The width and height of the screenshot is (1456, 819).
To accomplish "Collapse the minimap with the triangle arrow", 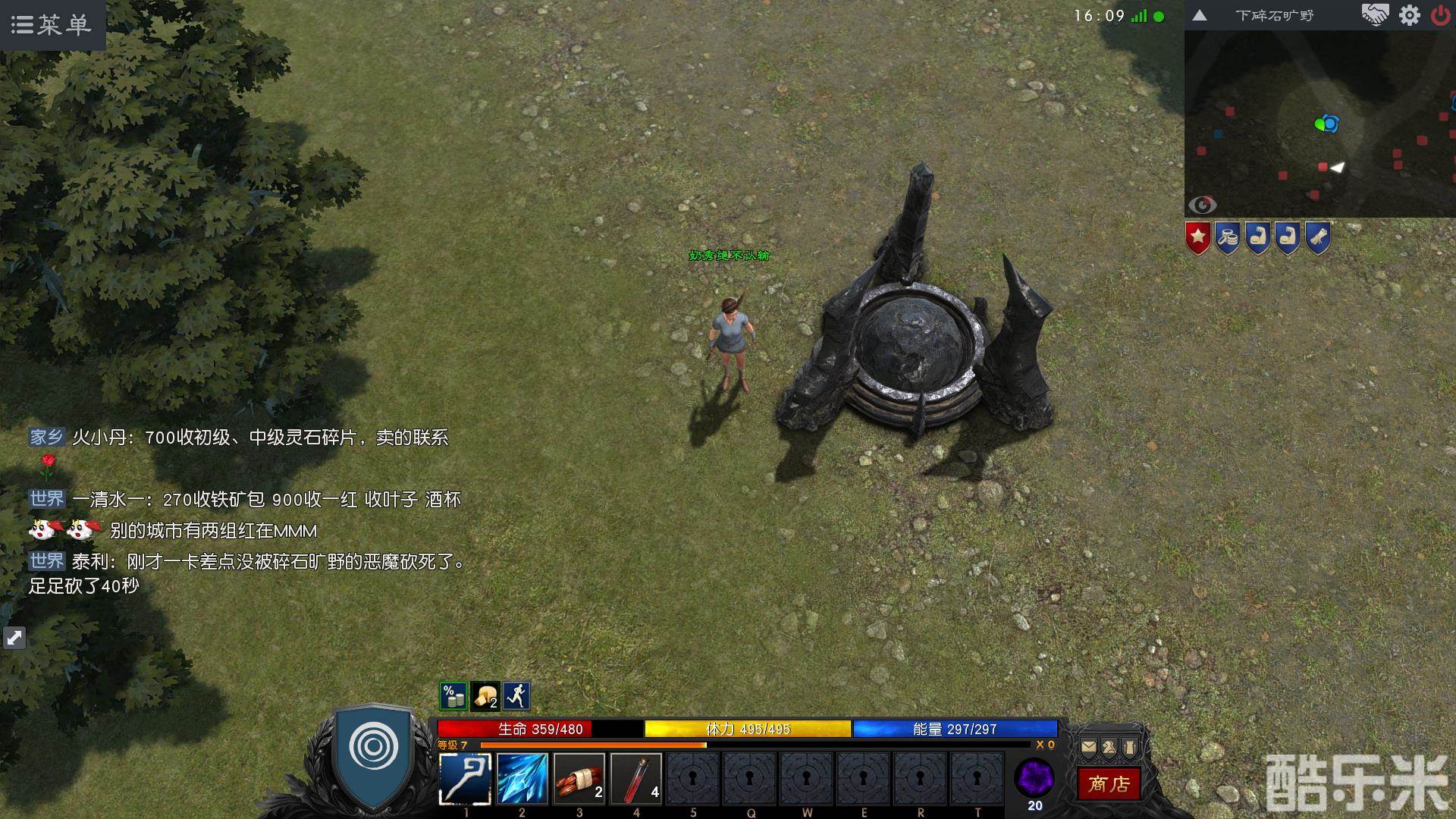I will (1200, 15).
